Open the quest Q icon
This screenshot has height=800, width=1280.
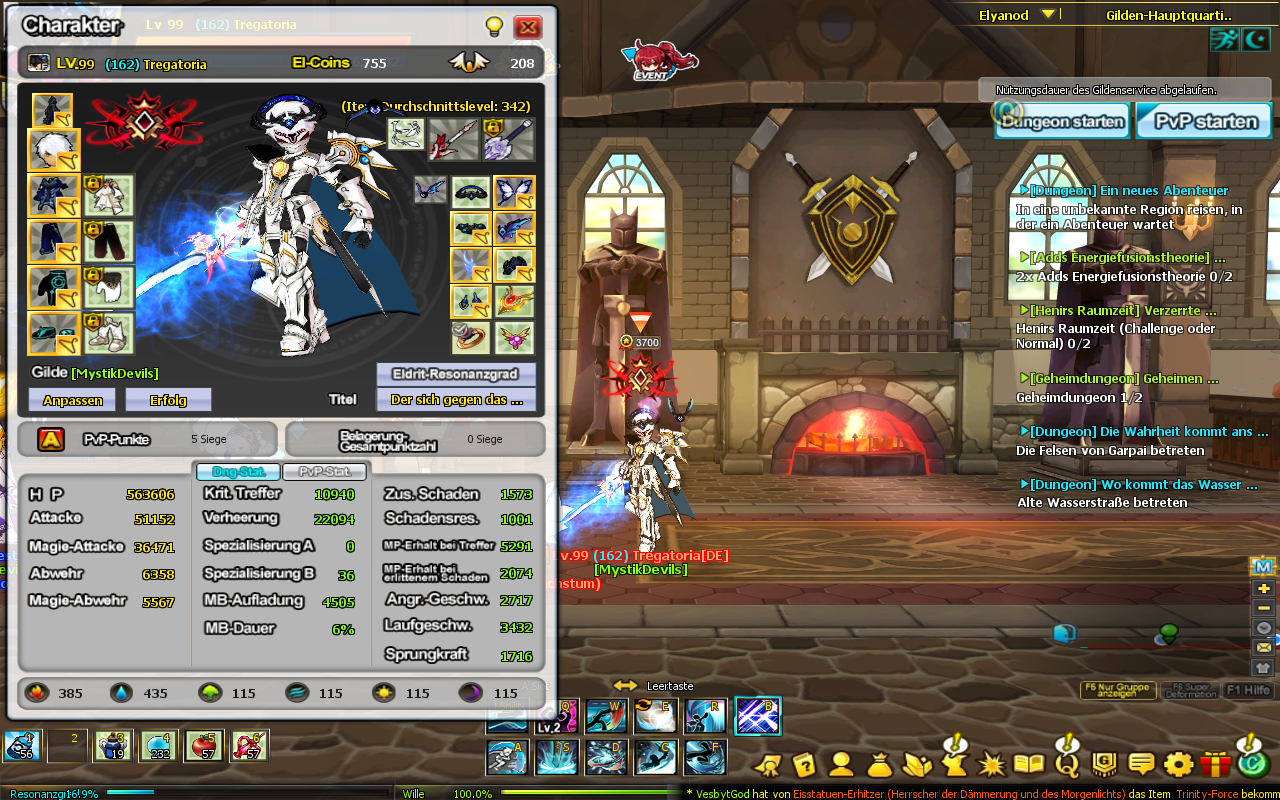pos(1067,765)
